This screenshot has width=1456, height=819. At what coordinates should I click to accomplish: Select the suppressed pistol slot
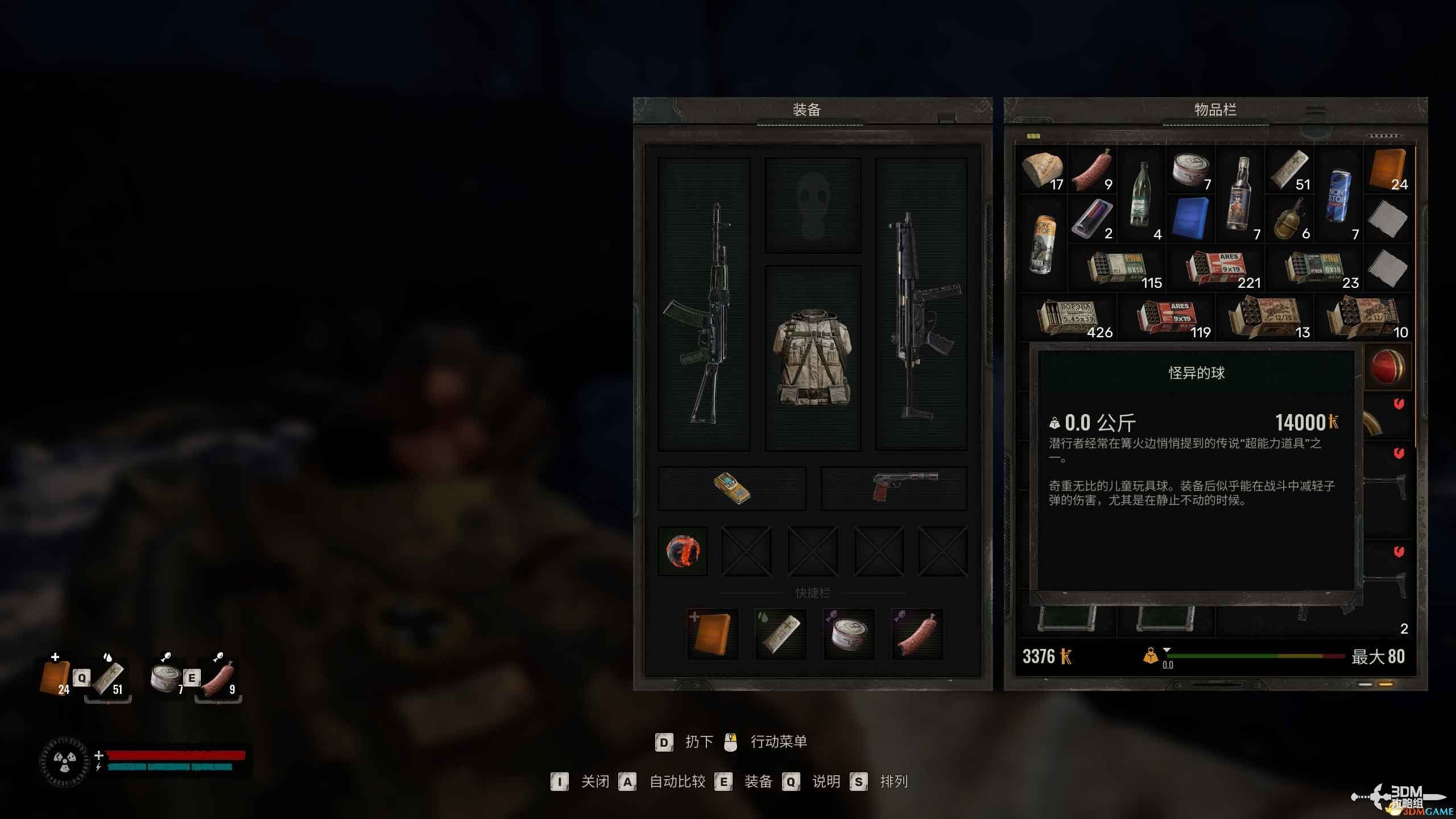click(894, 489)
